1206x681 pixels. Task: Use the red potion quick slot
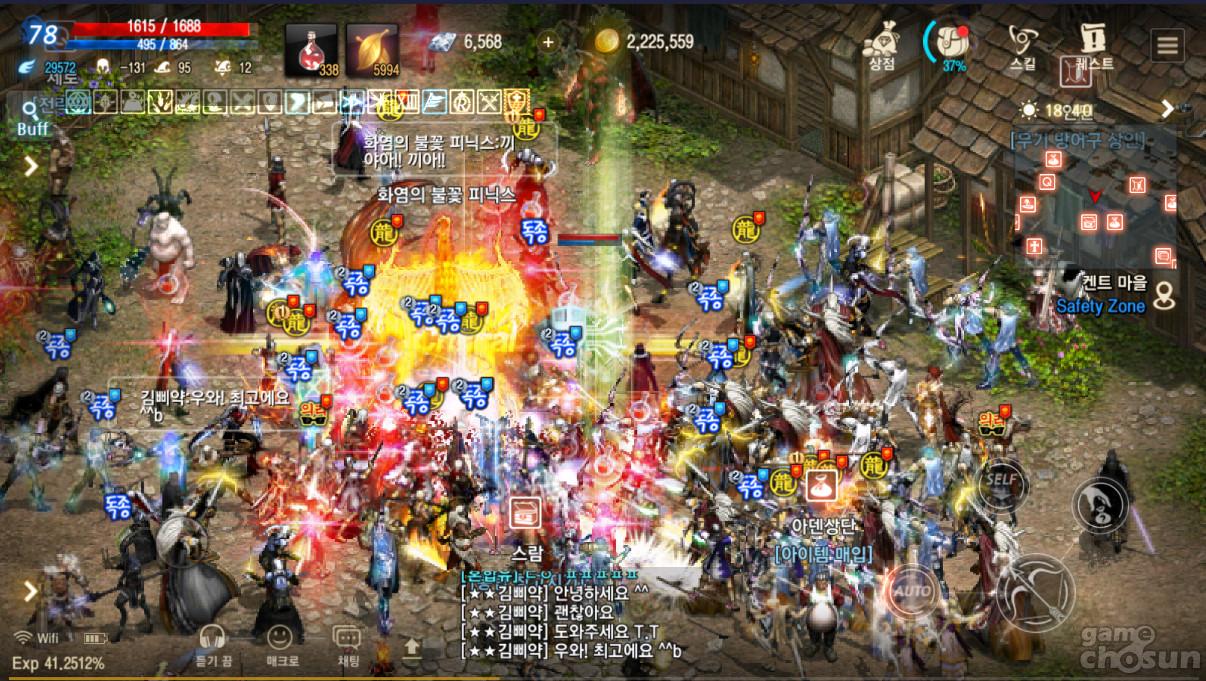point(311,50)
